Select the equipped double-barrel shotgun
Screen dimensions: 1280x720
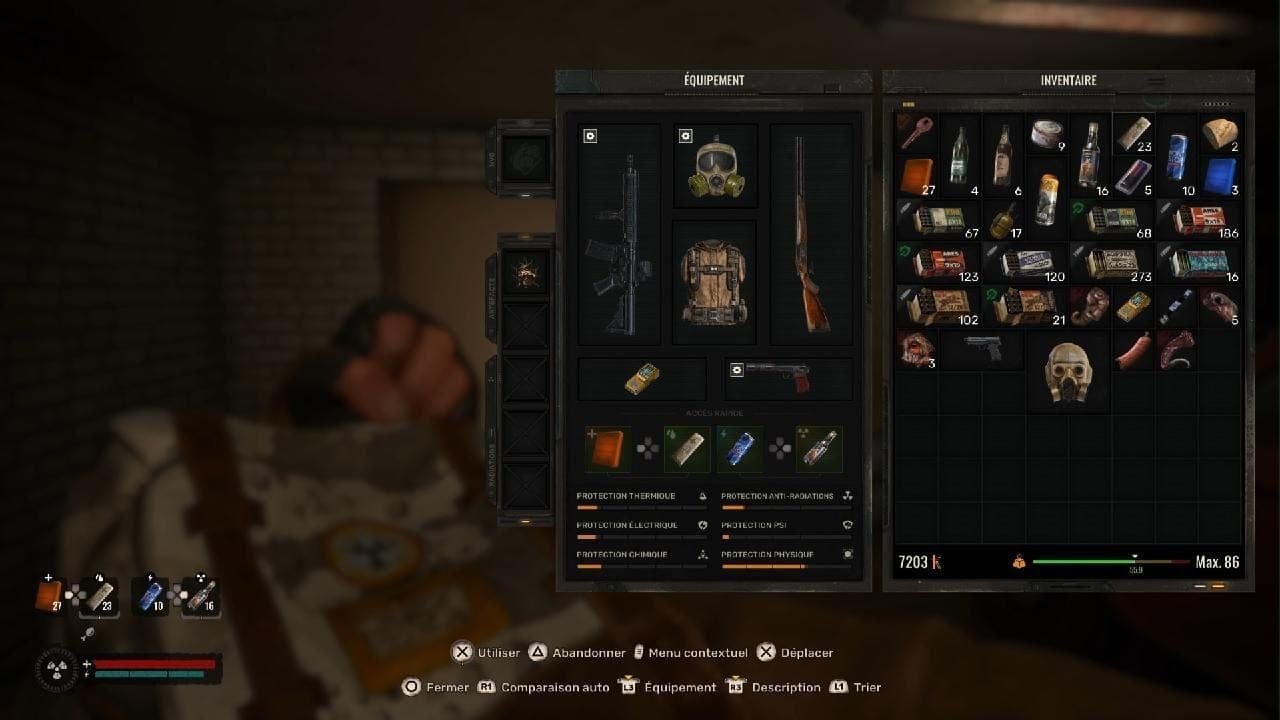[x=811, y=235]
